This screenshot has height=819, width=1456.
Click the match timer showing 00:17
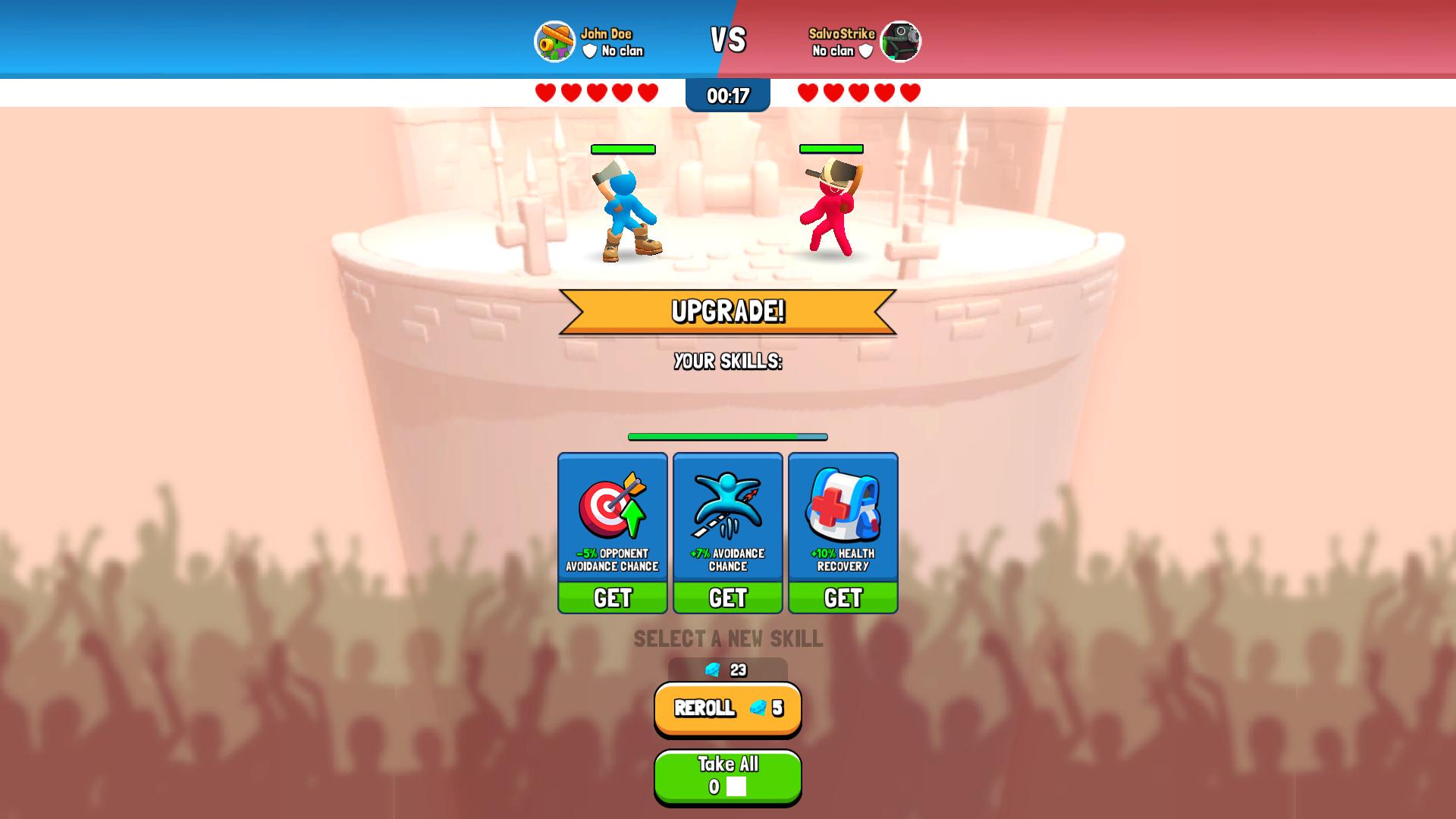click(726, 95)
